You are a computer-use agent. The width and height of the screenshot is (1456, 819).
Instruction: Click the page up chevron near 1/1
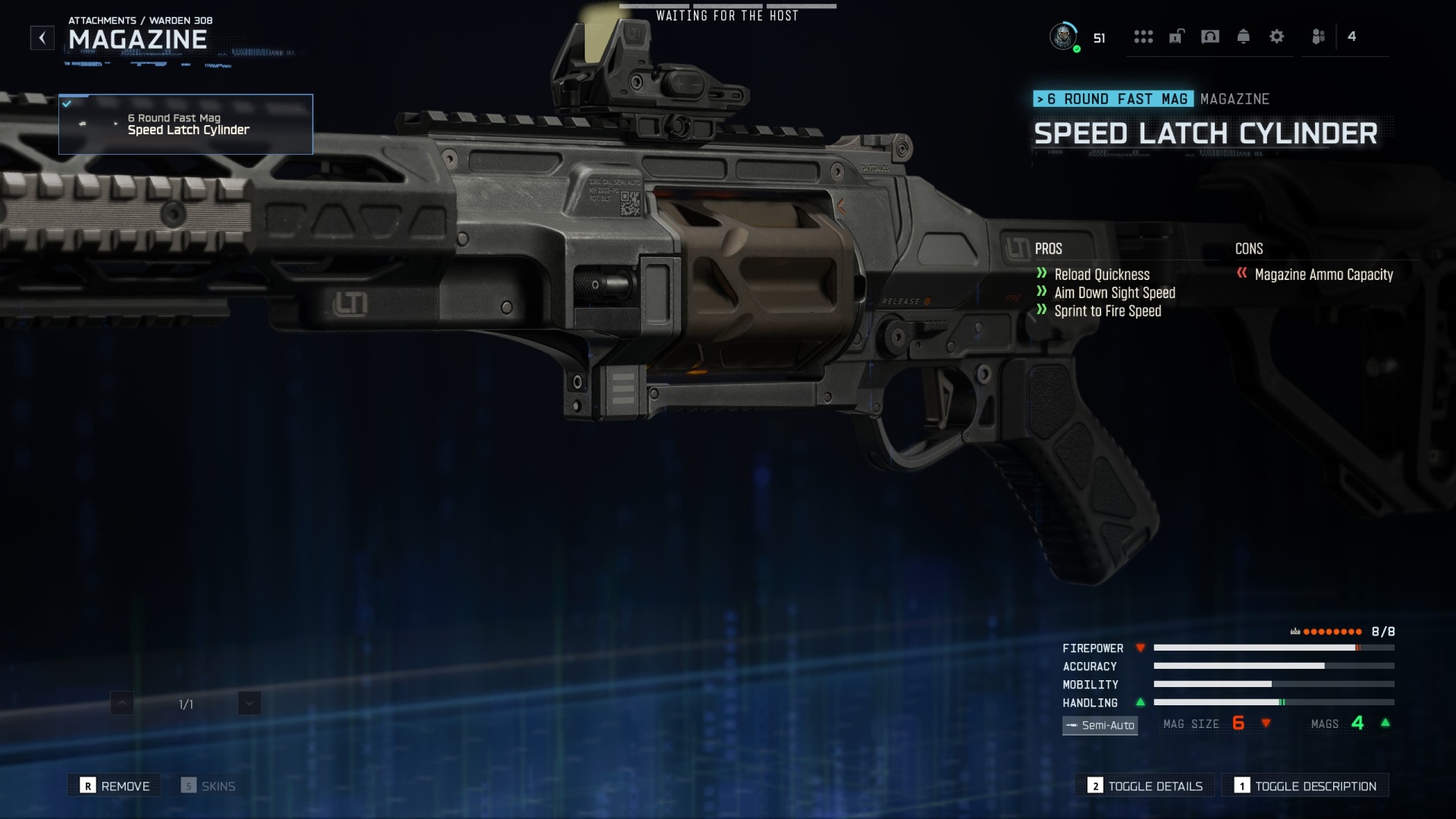pyautogui.click(x=121, y=703)
